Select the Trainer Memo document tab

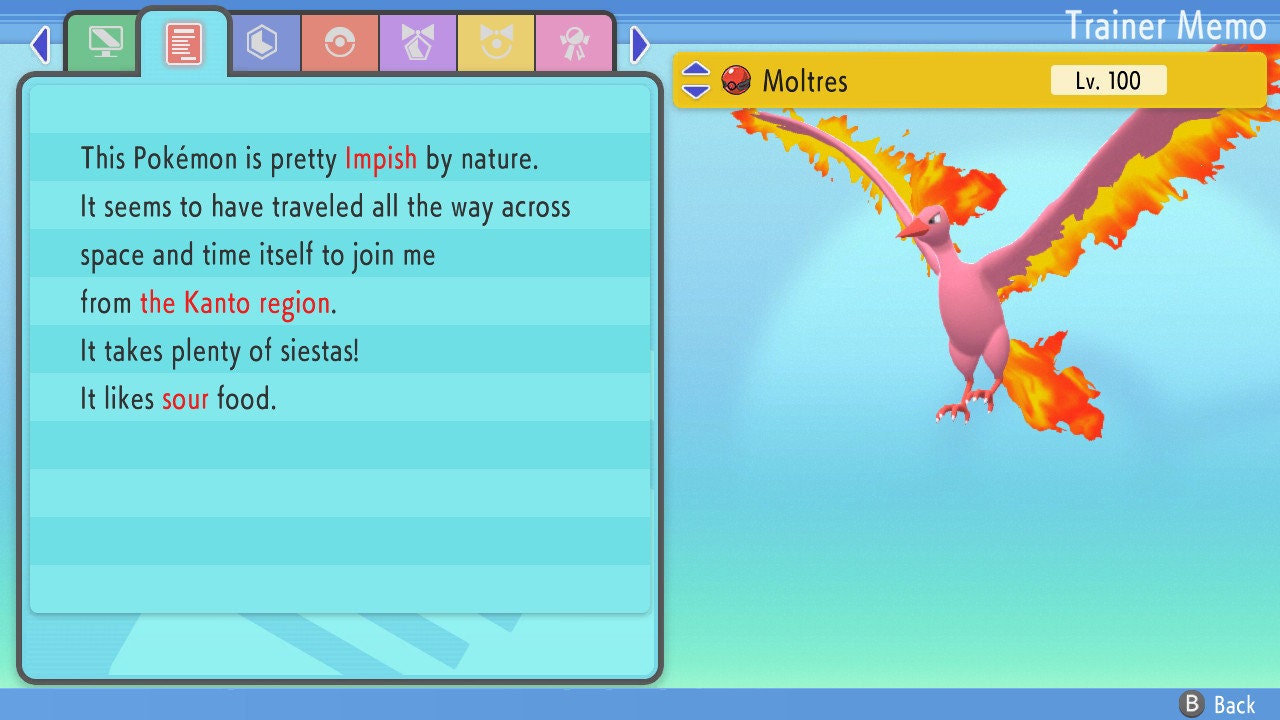point(183,44)
